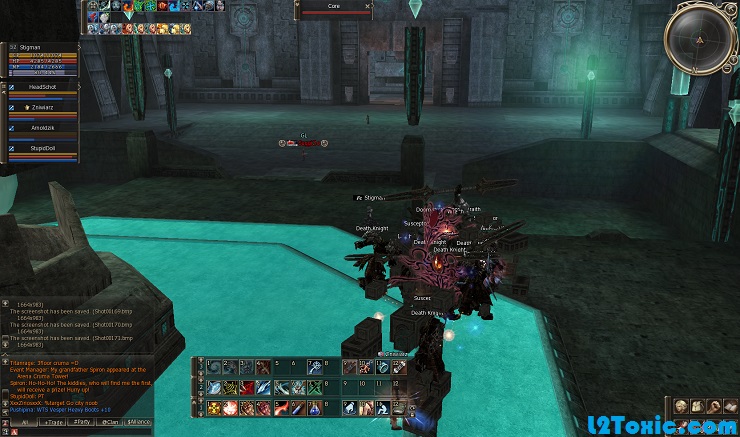Activate the fiery orange skill on bottom hotbar

point(232,408)
